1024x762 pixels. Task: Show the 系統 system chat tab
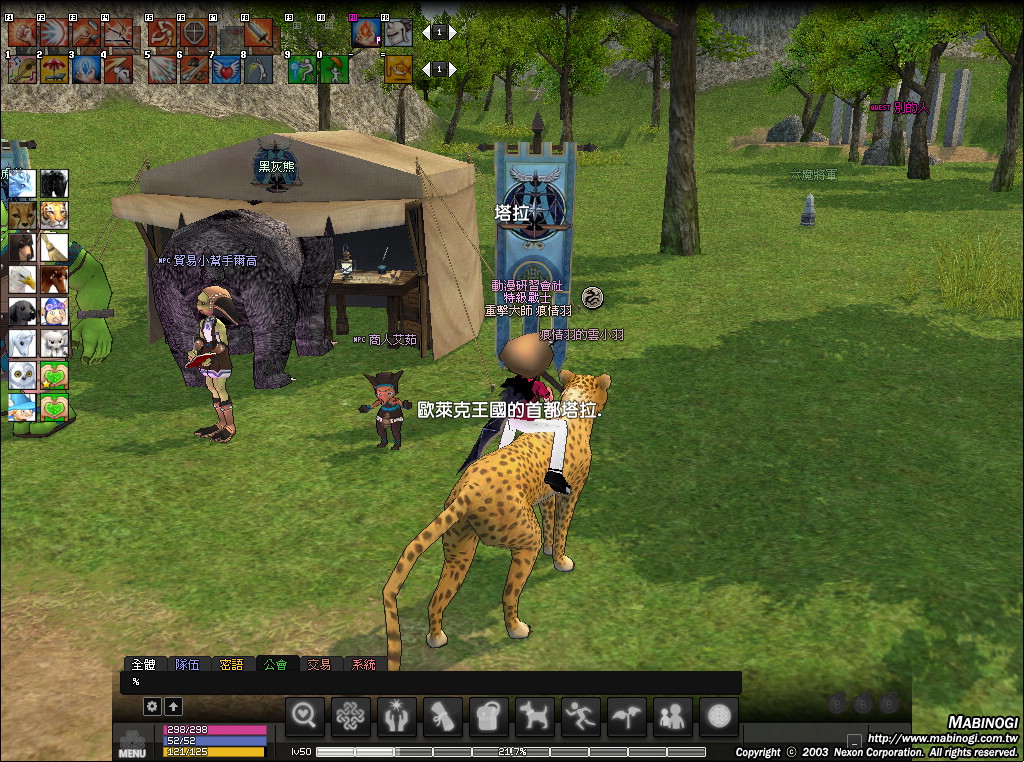click(362, 664)
